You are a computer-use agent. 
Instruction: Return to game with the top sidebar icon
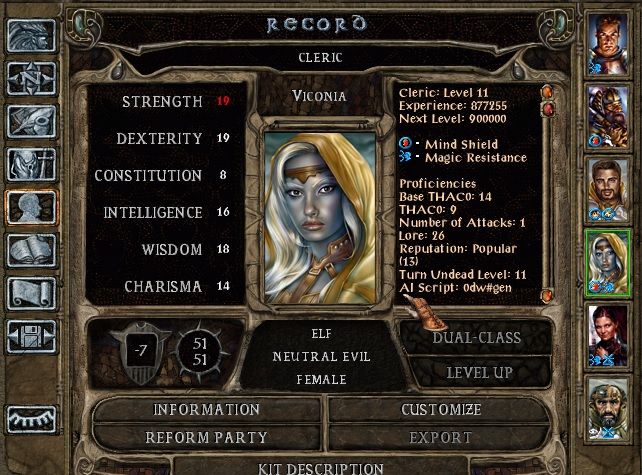pyautogui.click(x=31, y=35)
